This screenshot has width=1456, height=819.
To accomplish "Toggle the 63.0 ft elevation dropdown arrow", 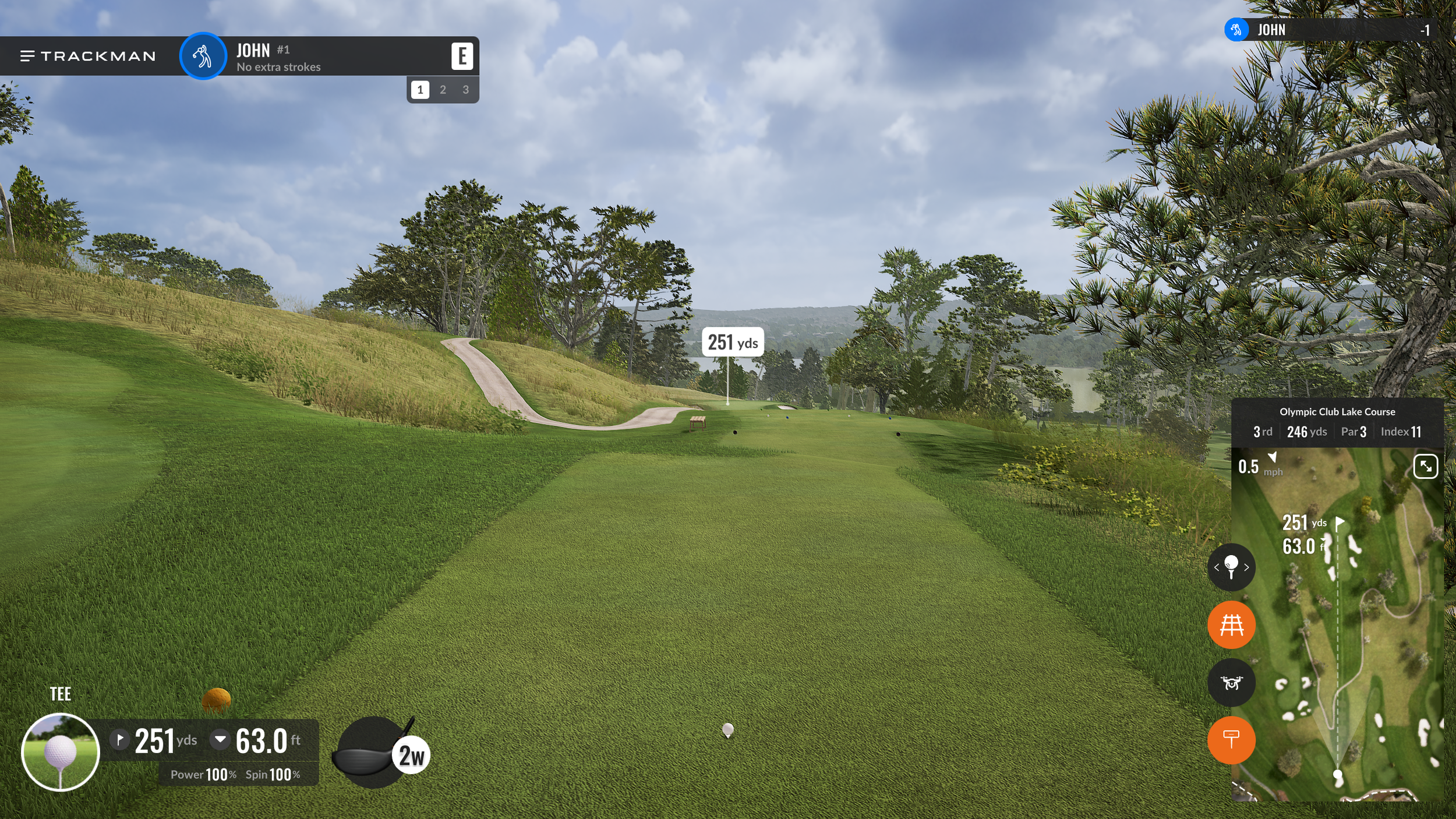I will [220, 739].
